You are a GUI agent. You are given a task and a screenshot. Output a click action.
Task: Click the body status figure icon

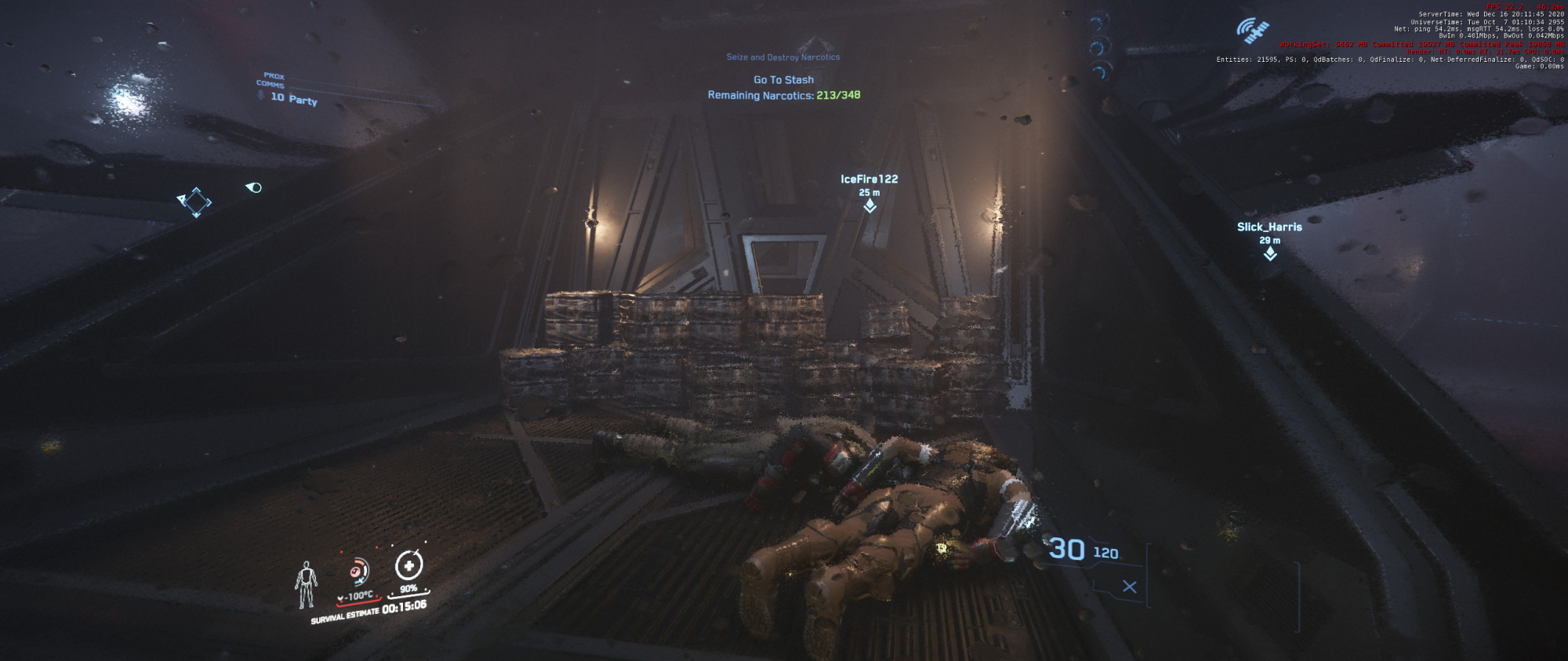306,585
